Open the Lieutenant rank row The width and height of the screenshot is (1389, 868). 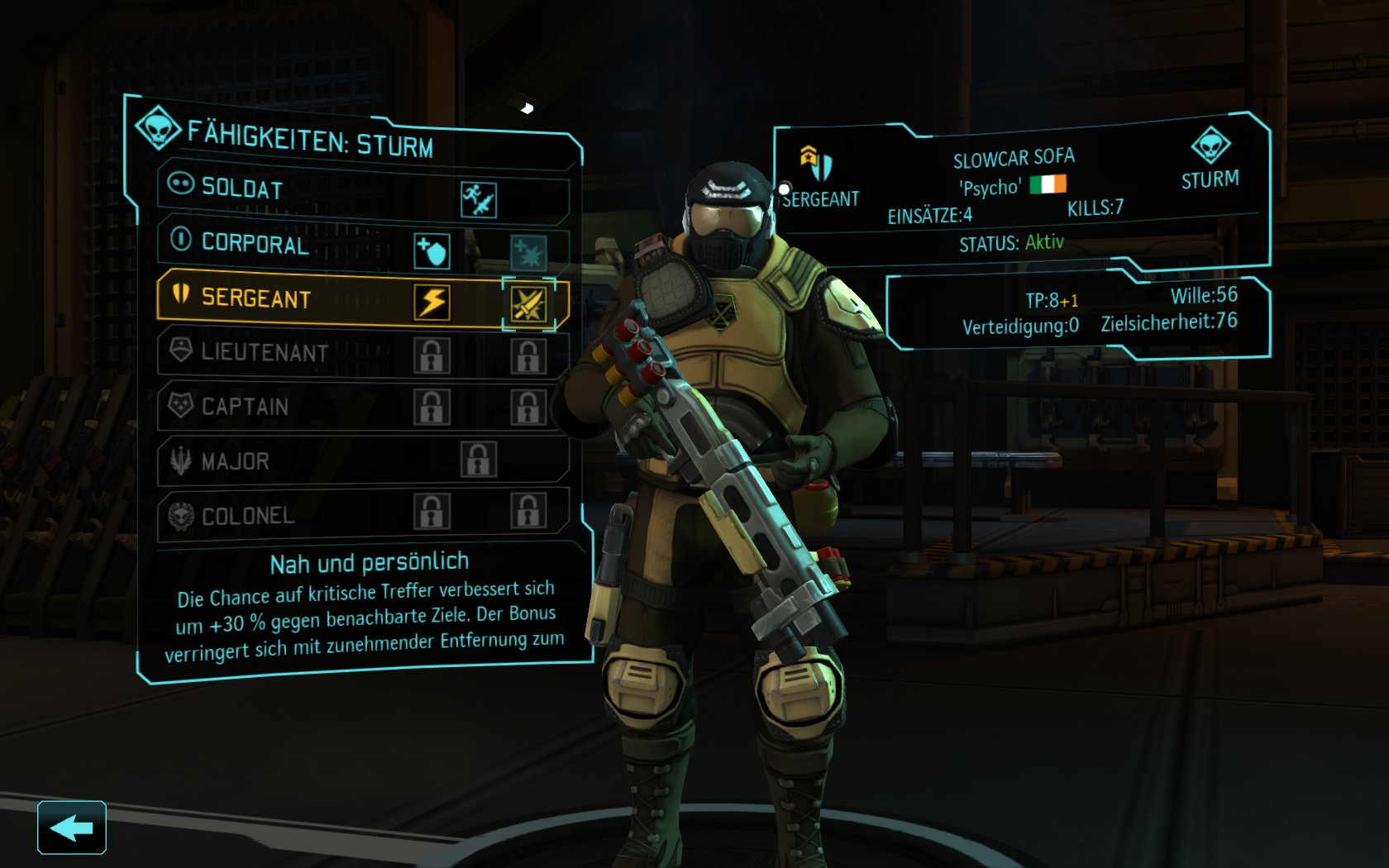pos(264,353)
